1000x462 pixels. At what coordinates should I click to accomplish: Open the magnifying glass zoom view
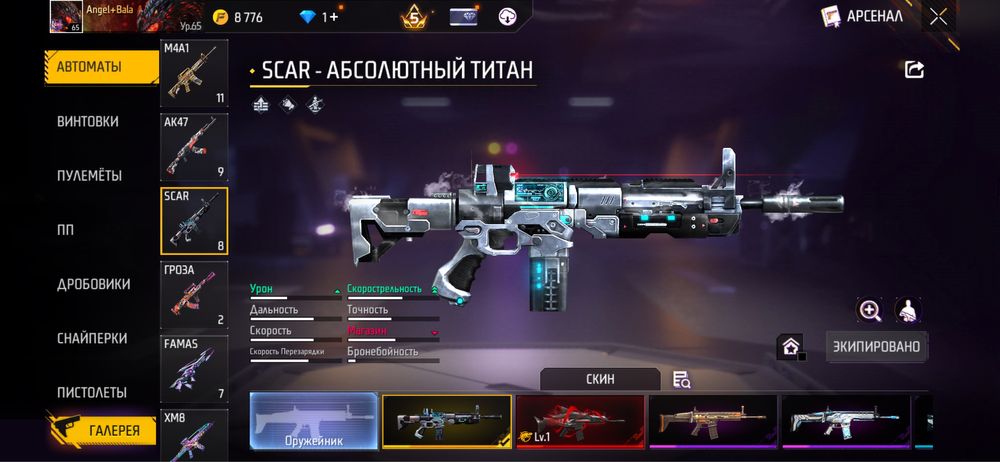pos(869,310)
